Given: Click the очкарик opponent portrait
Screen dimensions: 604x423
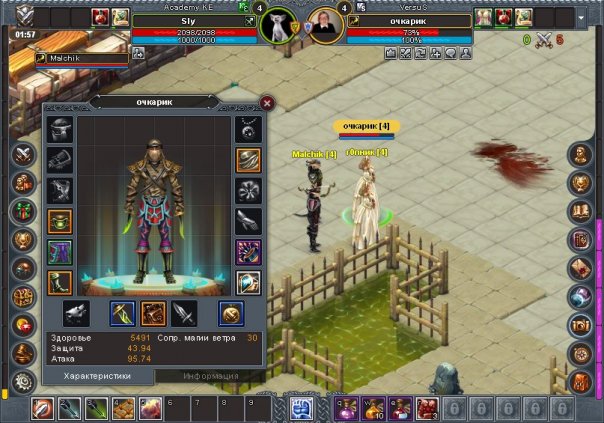Looking at the screenshot, I should (325, 25).
